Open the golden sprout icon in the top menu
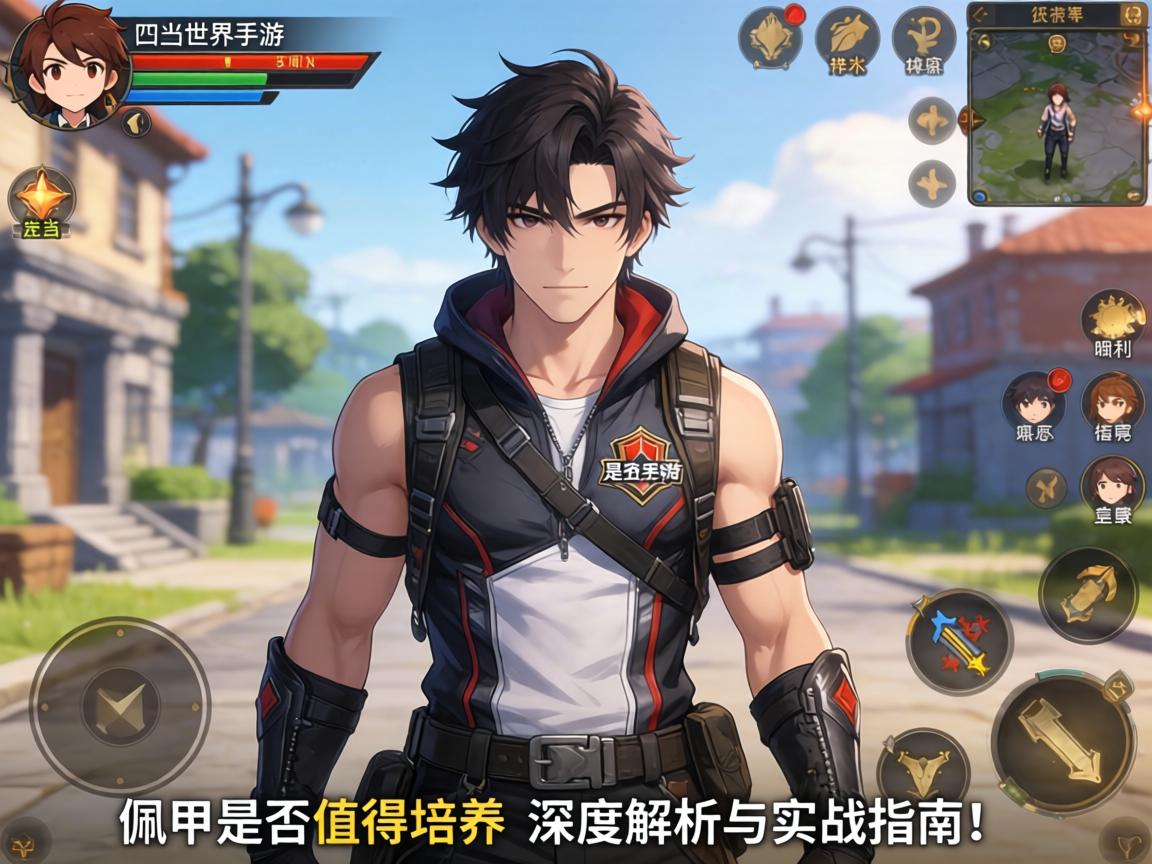This screenshot has height=864, width=1152. pyautogui.click(x=923, y=38)
